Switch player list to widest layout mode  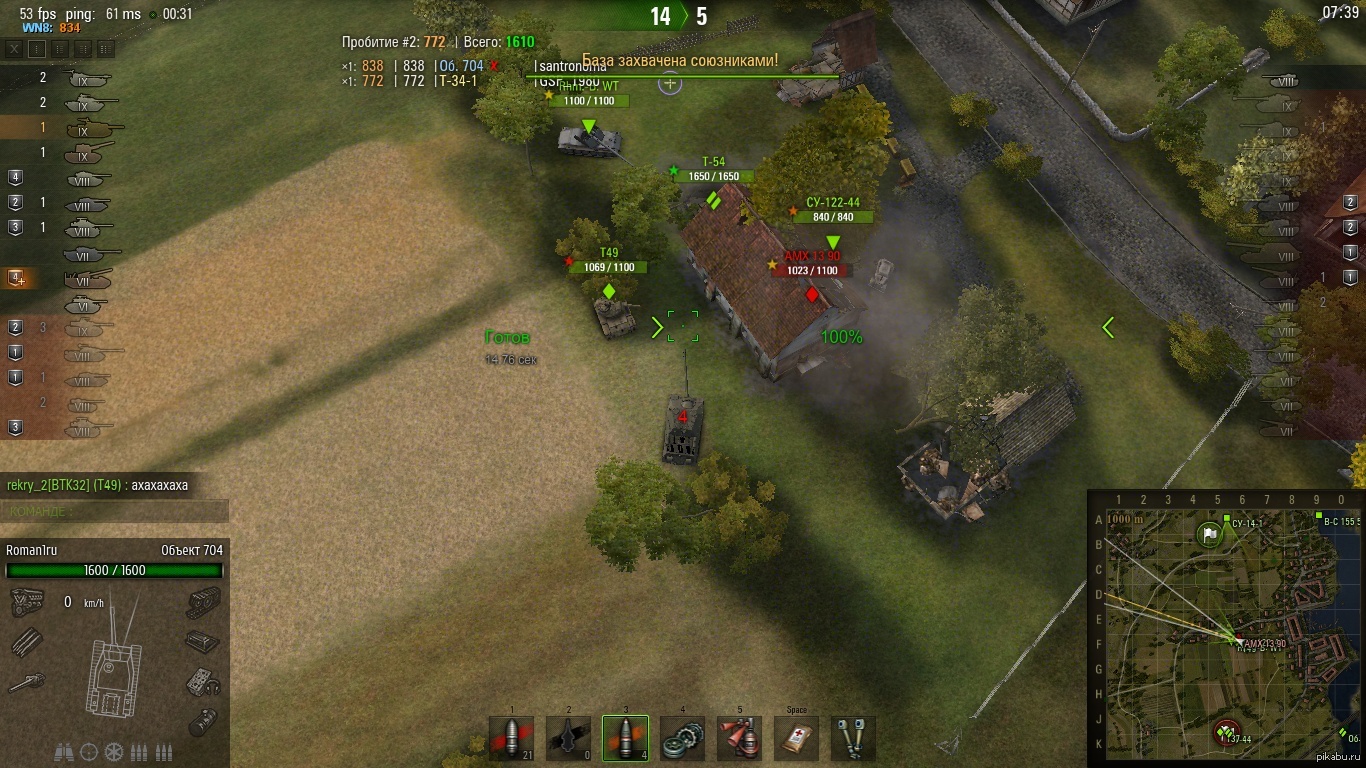tap(106, 48)
